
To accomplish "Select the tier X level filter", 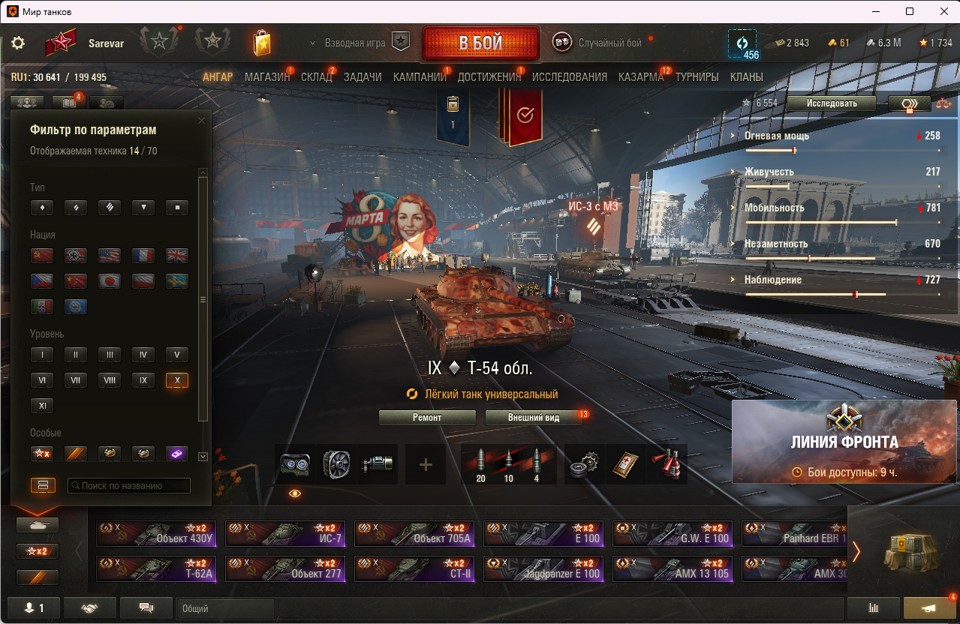I will tap(177, 380).
